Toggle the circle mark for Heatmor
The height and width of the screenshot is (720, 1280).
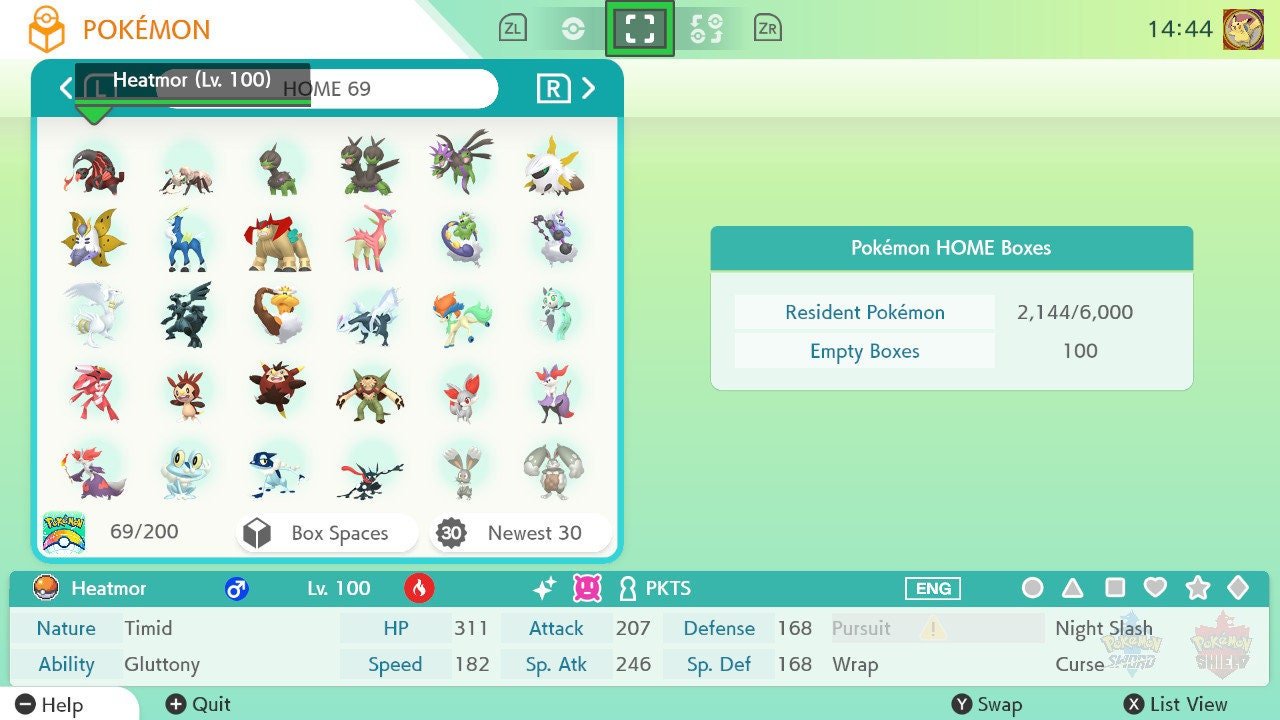[1033, 589]
